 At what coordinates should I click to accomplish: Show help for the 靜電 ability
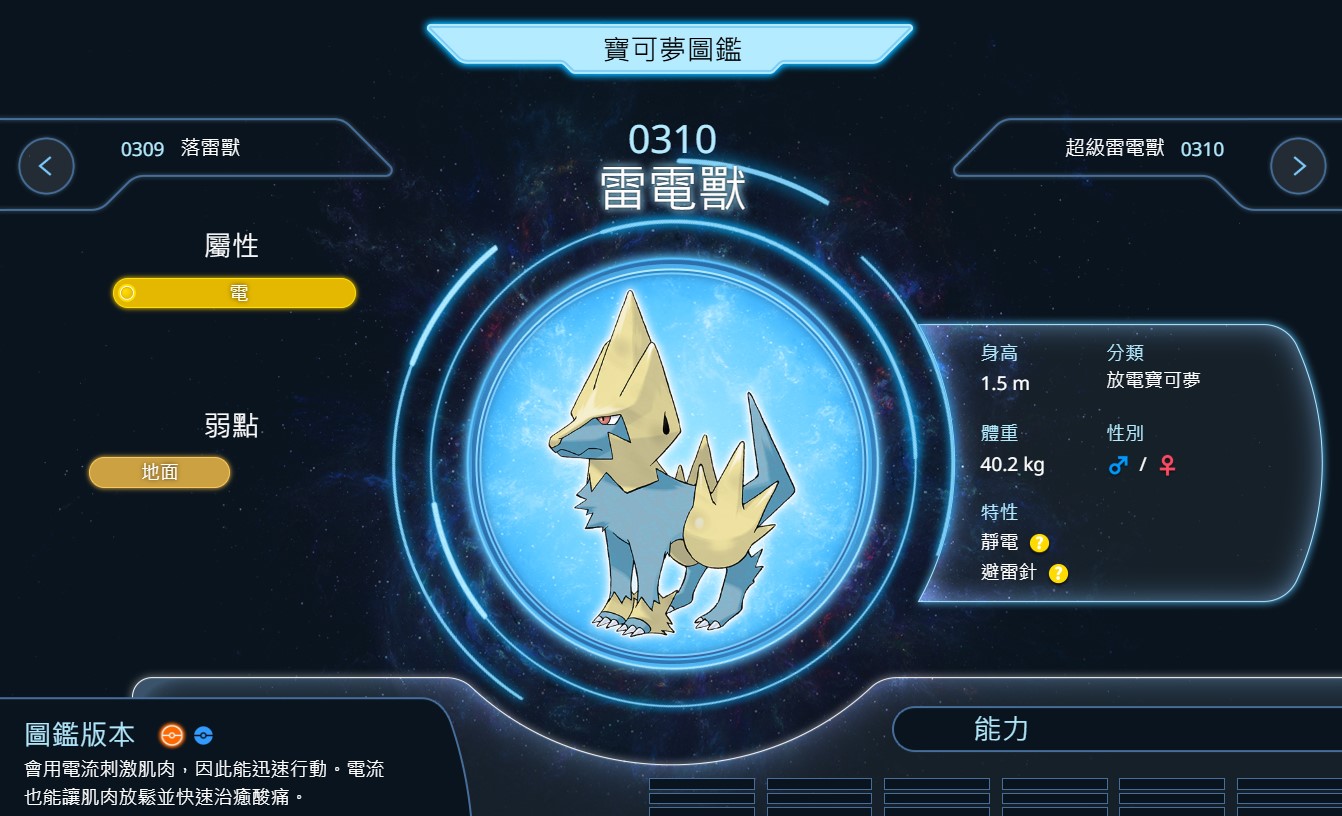(x=1039, y=543)
